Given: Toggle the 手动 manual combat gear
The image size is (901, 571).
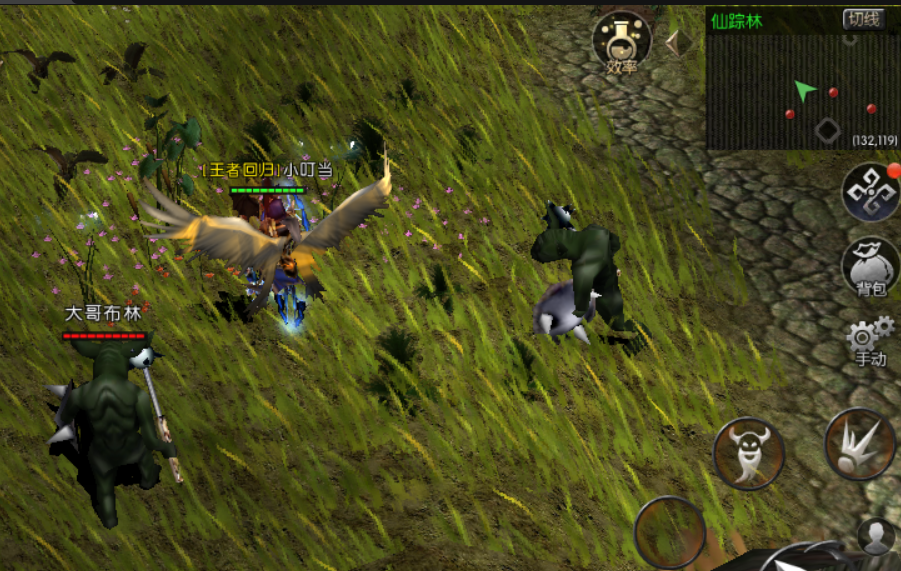Looking at the screenshot, I should point(869,341).
